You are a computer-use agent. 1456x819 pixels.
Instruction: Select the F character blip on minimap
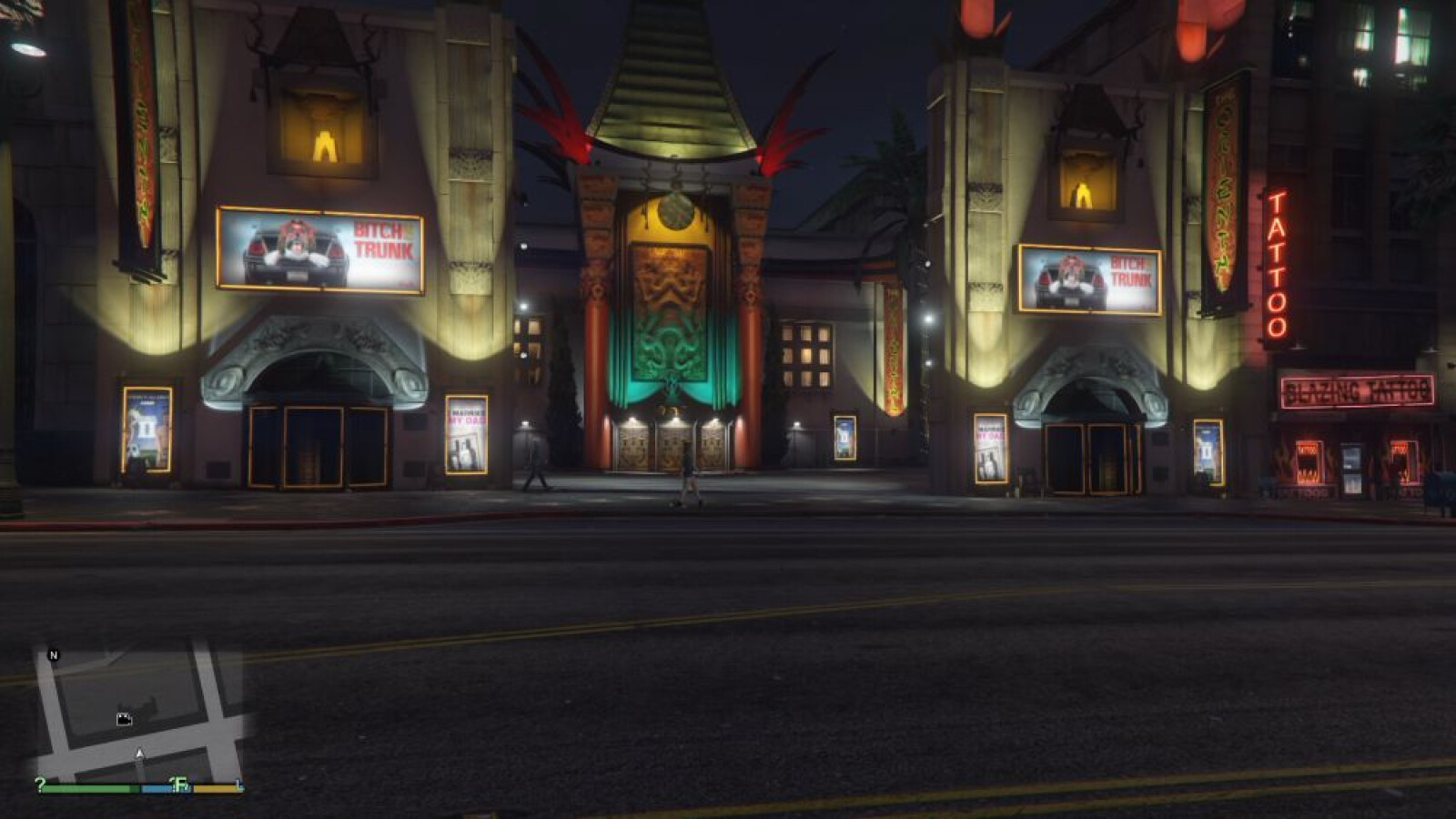[180, 784]
